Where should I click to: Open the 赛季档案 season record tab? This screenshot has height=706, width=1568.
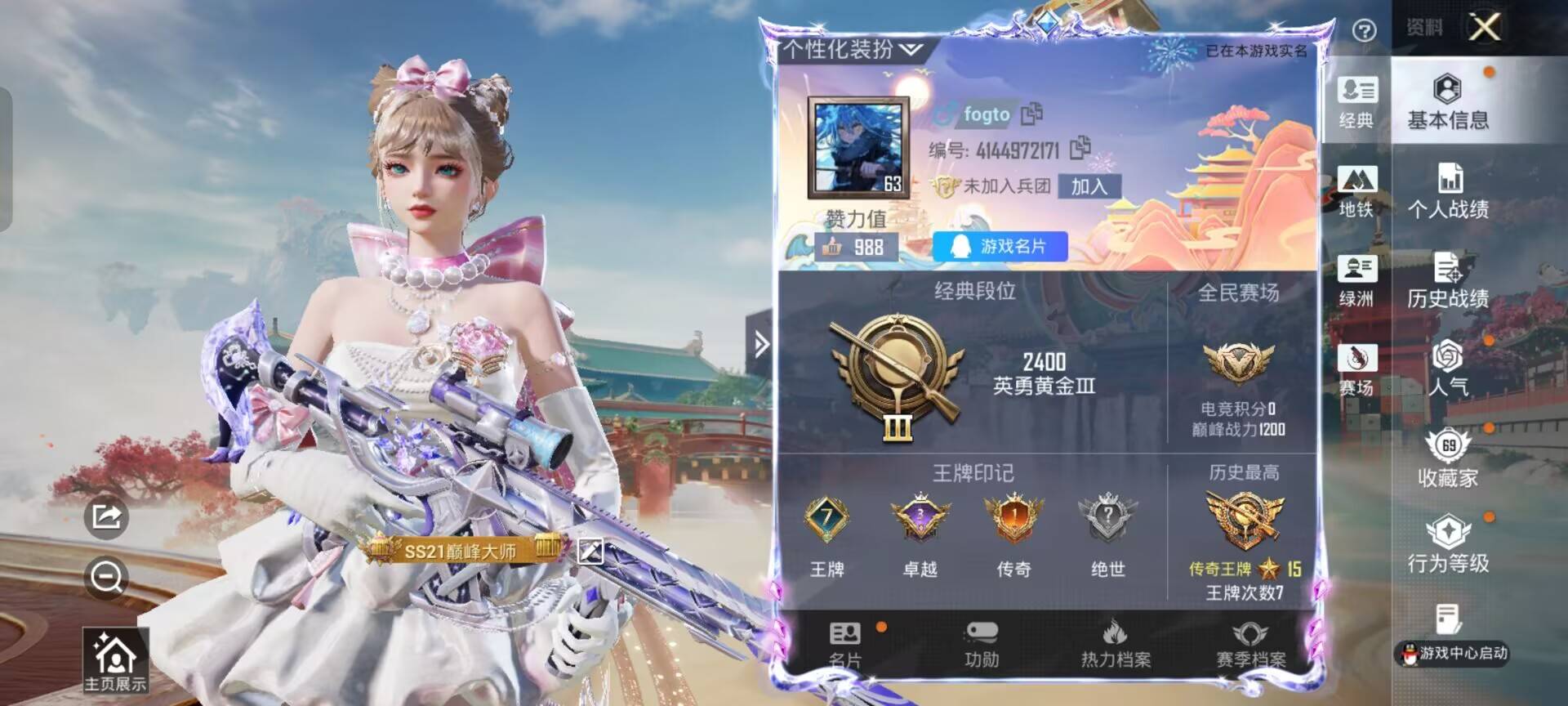[x=1250, y=645]
